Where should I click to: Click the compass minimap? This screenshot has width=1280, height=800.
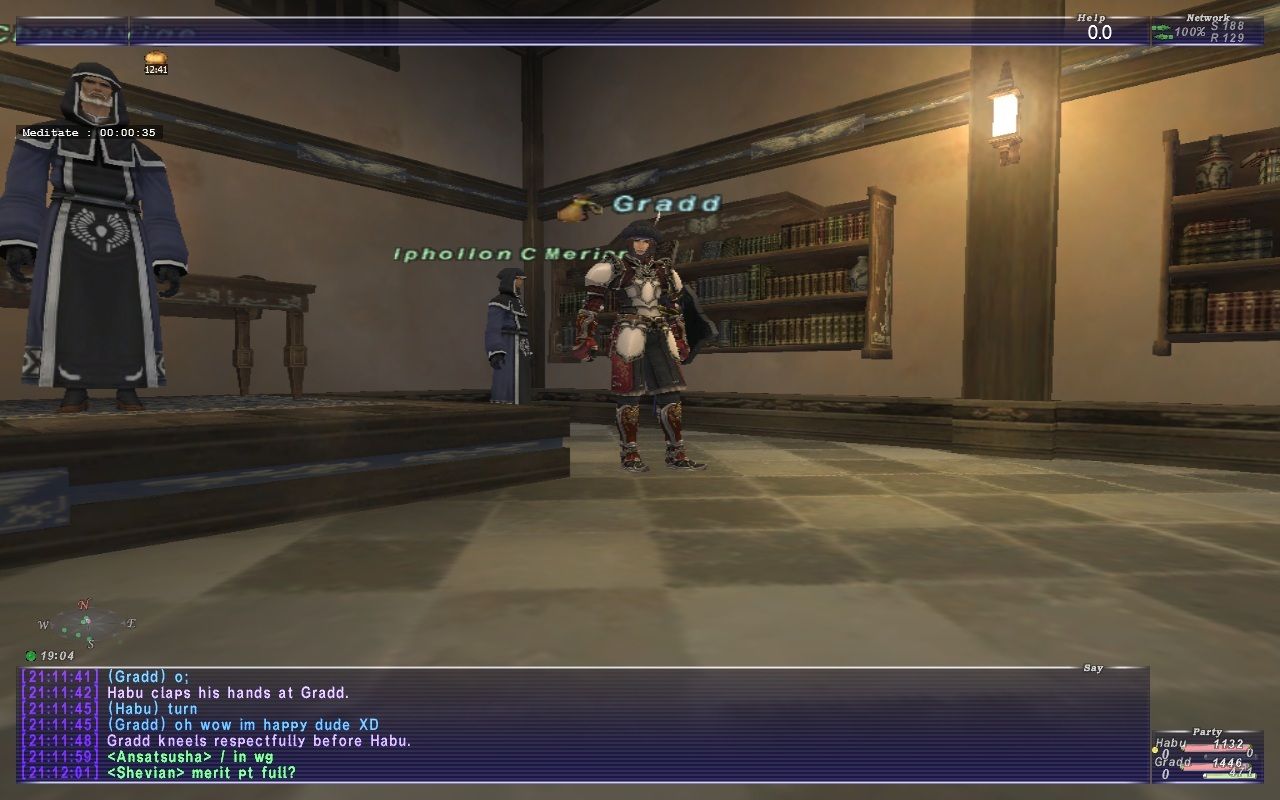click(x=86, y=624)
